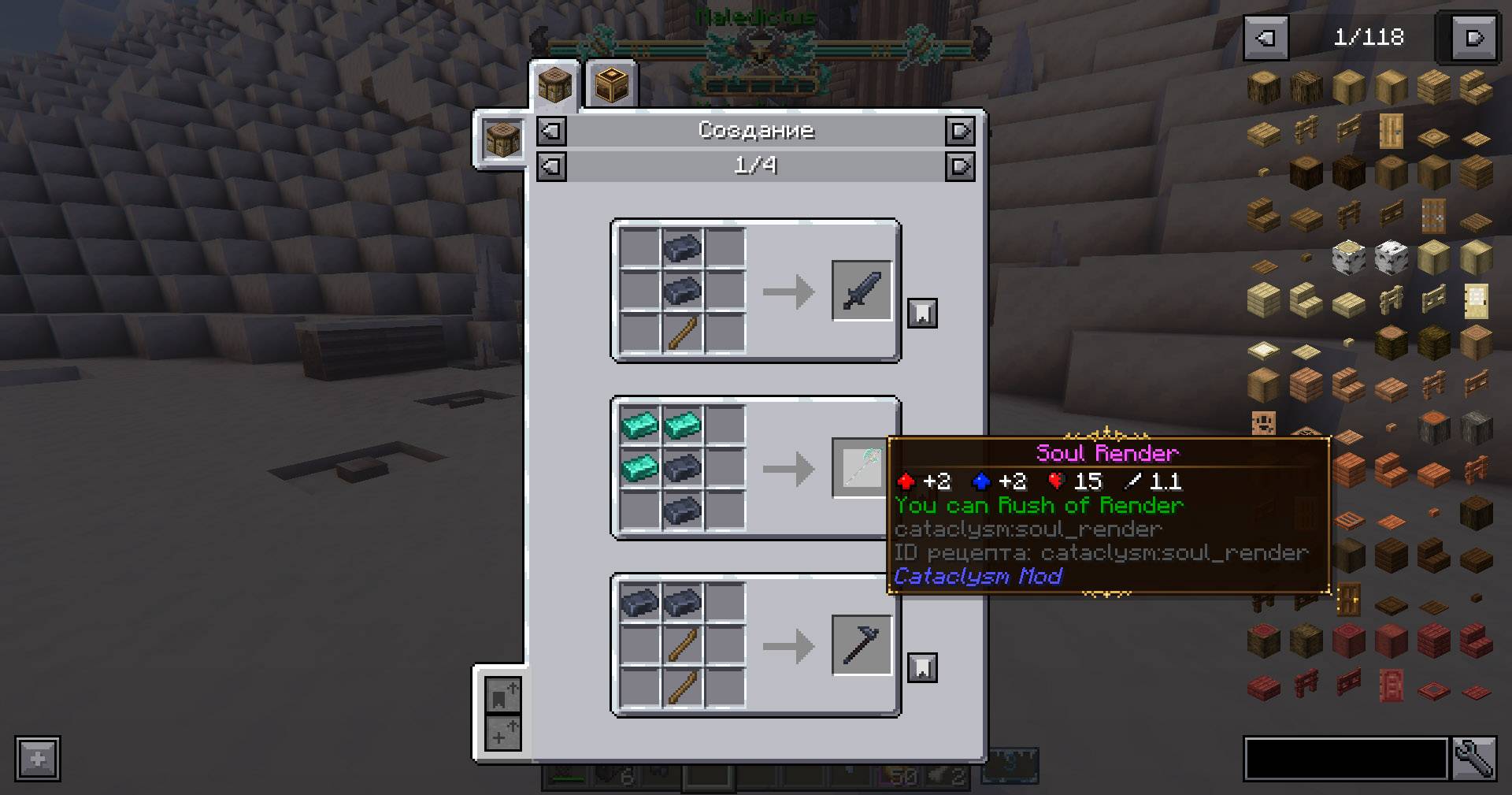
Task: Click the previous-page arrow beside 1/118
Action: 1267,36
